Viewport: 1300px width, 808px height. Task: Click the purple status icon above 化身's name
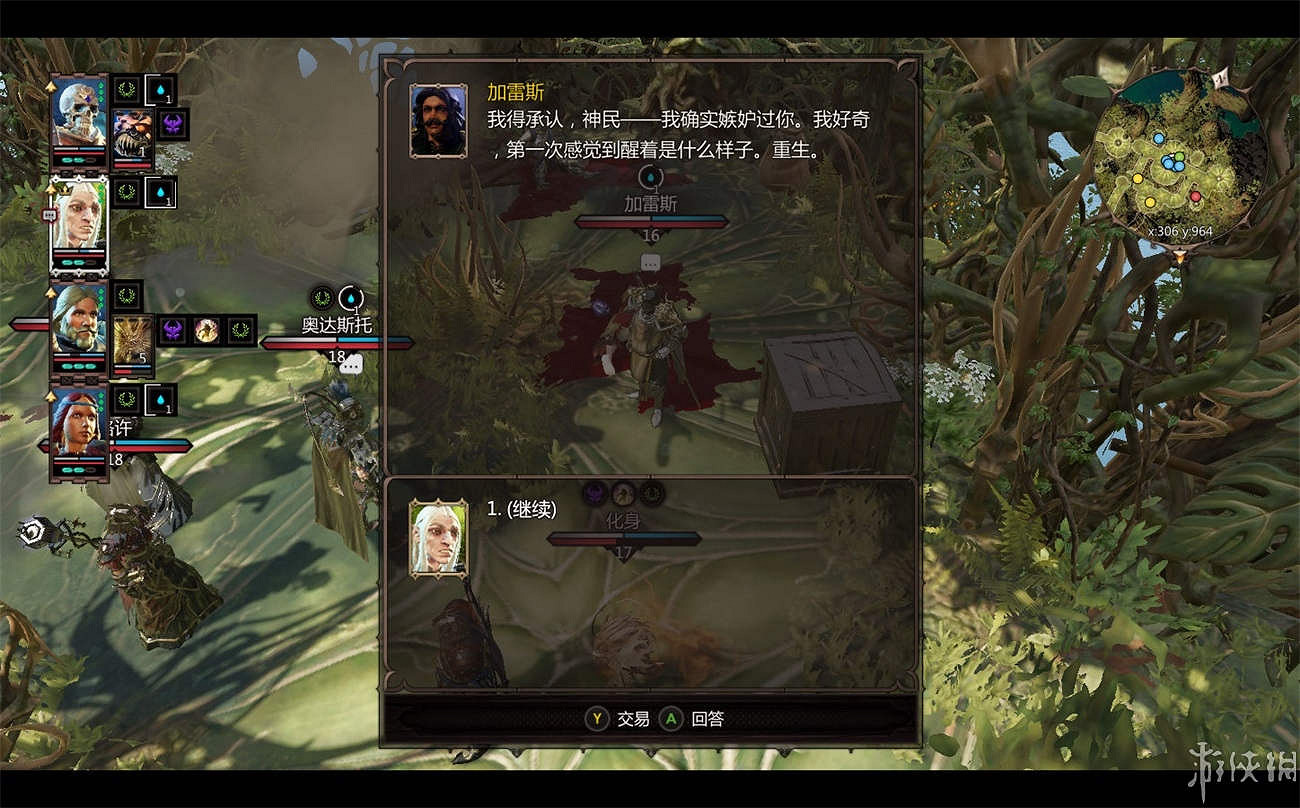(x=594, y=491)
